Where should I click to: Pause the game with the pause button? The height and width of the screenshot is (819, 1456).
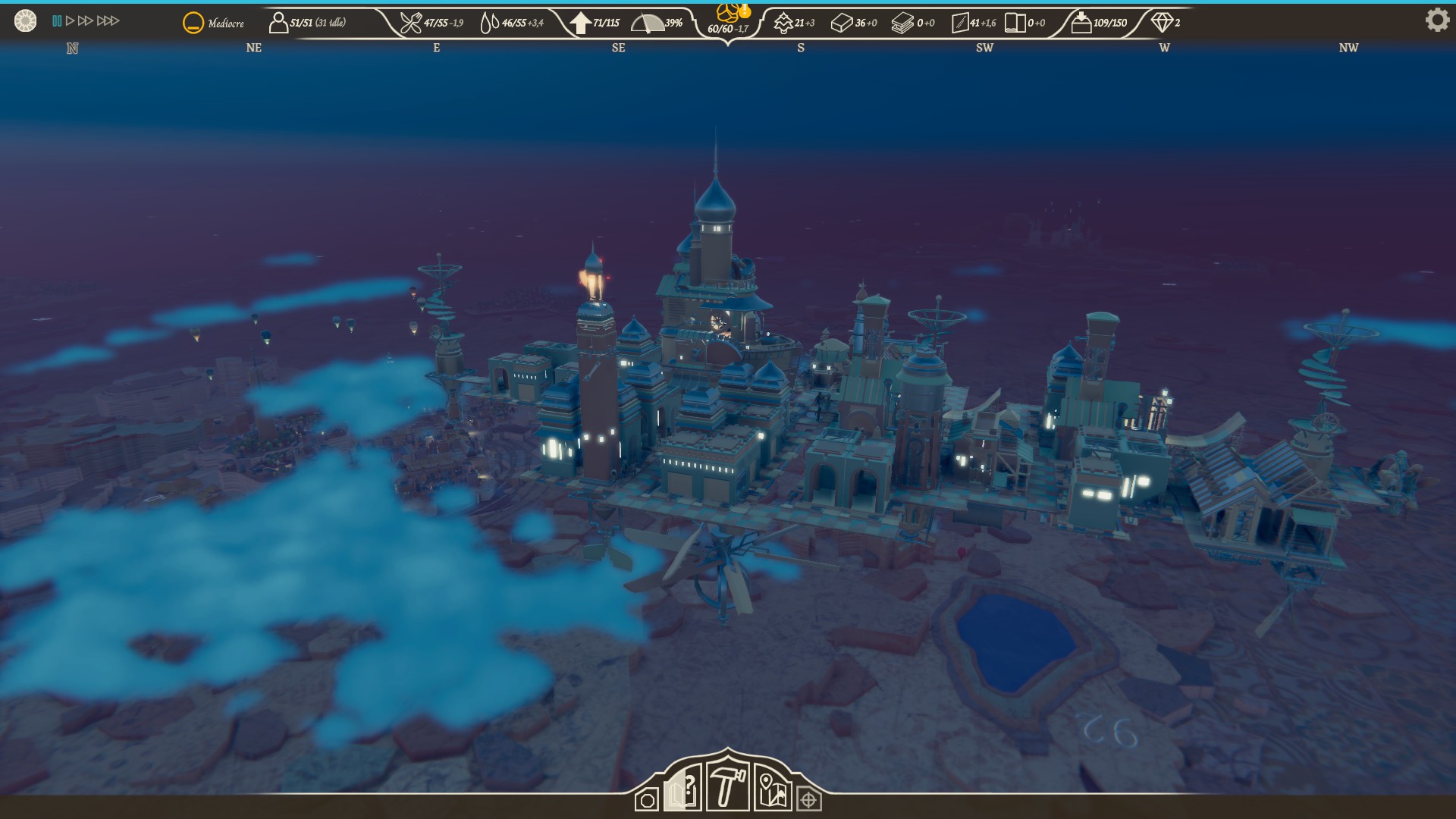57,21
